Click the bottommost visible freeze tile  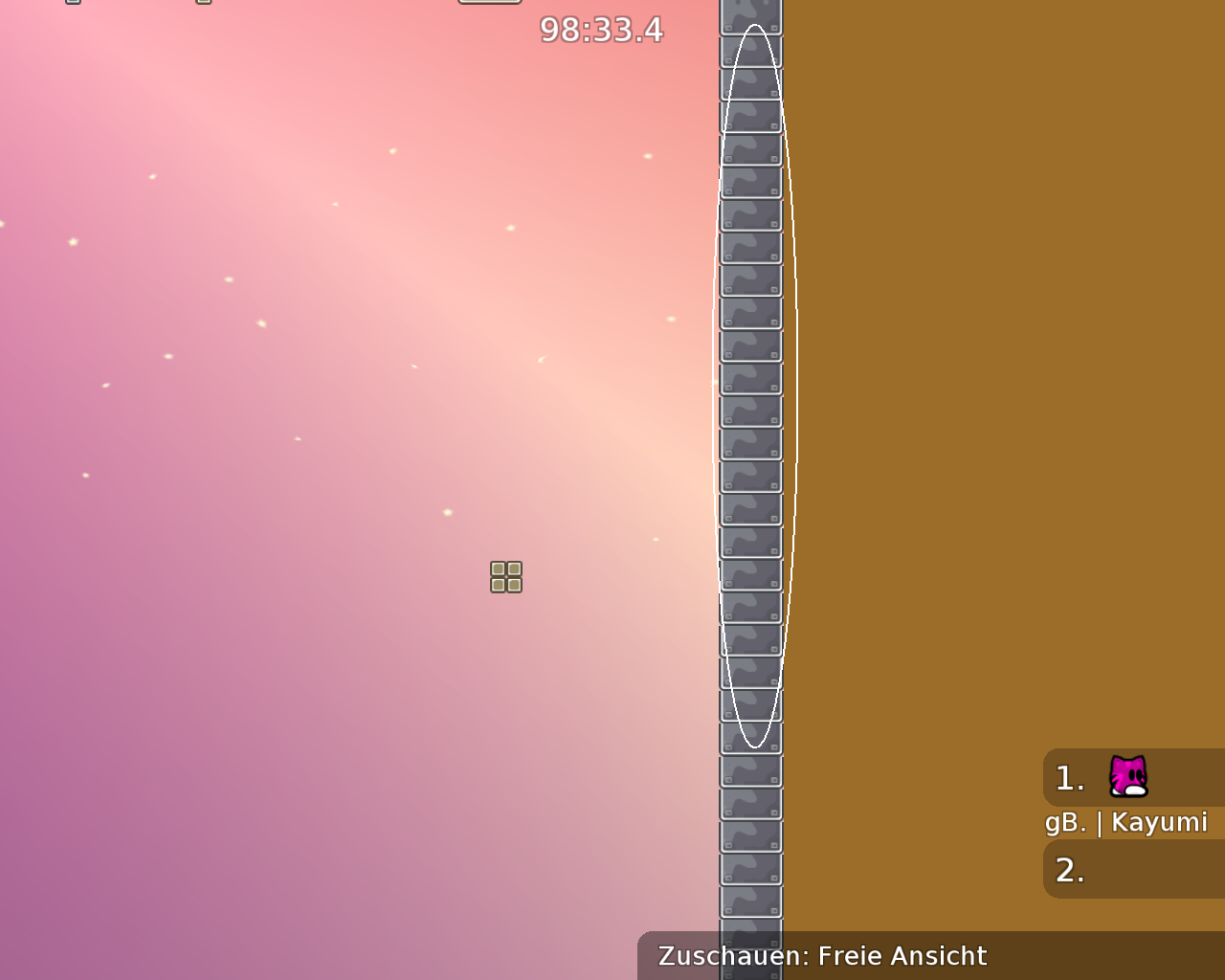click(751, 967)
